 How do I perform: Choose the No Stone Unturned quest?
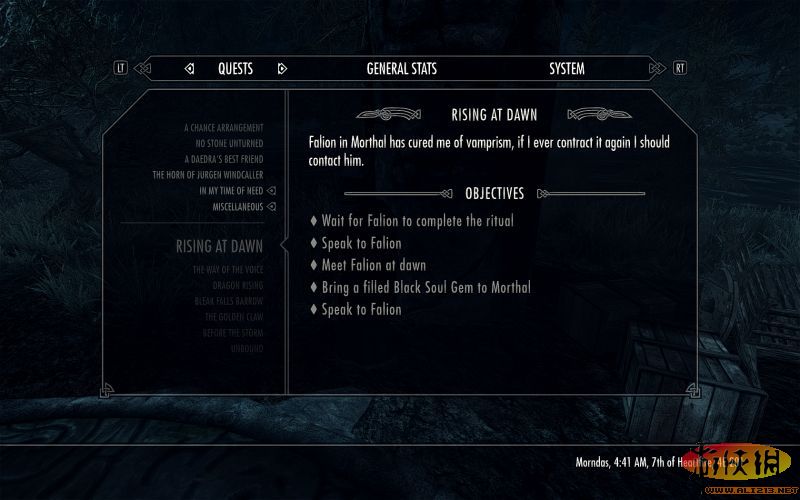tap(229, 143)
